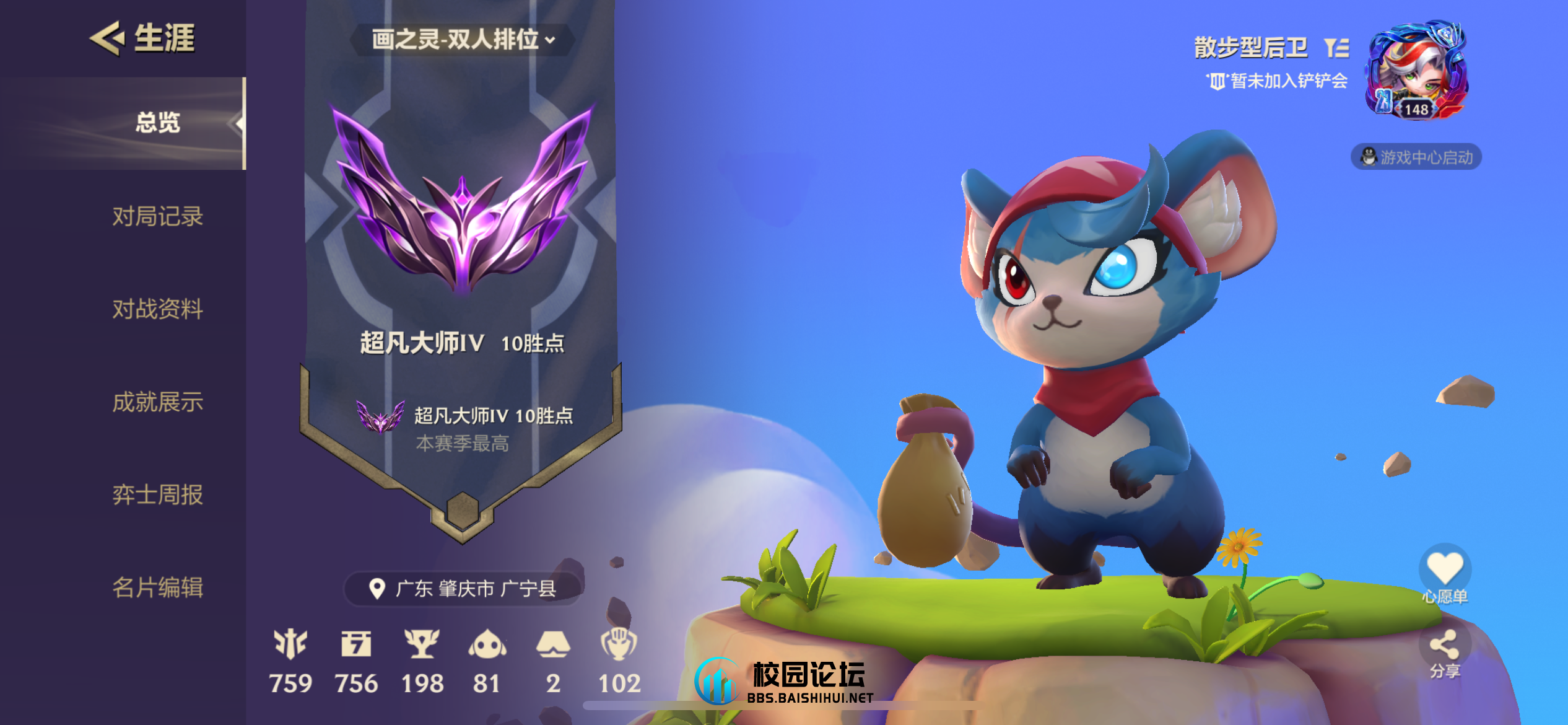Tap the icon beside the 散步型后卫 name
The width and height of the screenshot is (1568, 725).
click(1336, 48)
